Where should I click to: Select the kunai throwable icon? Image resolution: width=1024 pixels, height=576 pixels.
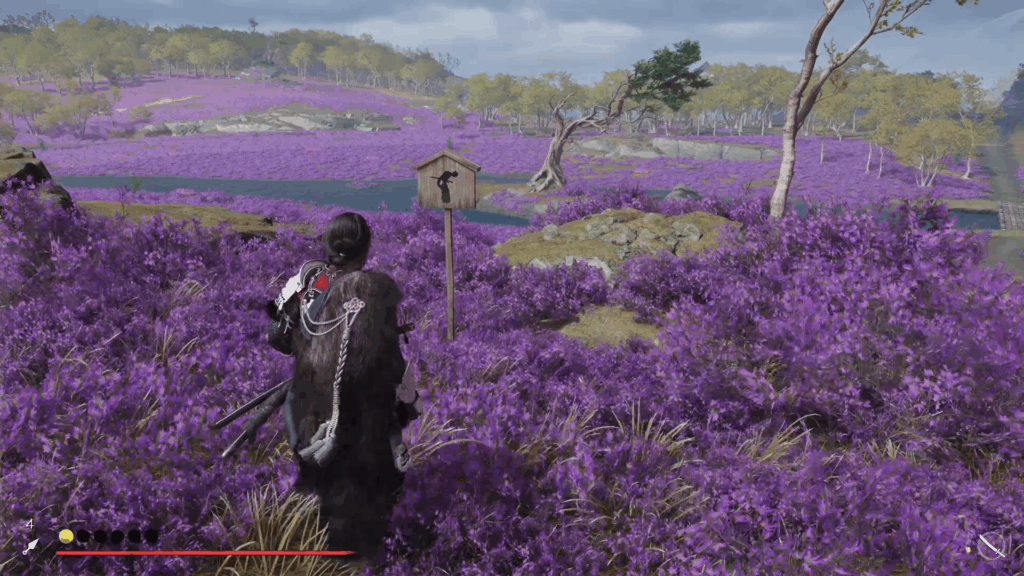31,545
